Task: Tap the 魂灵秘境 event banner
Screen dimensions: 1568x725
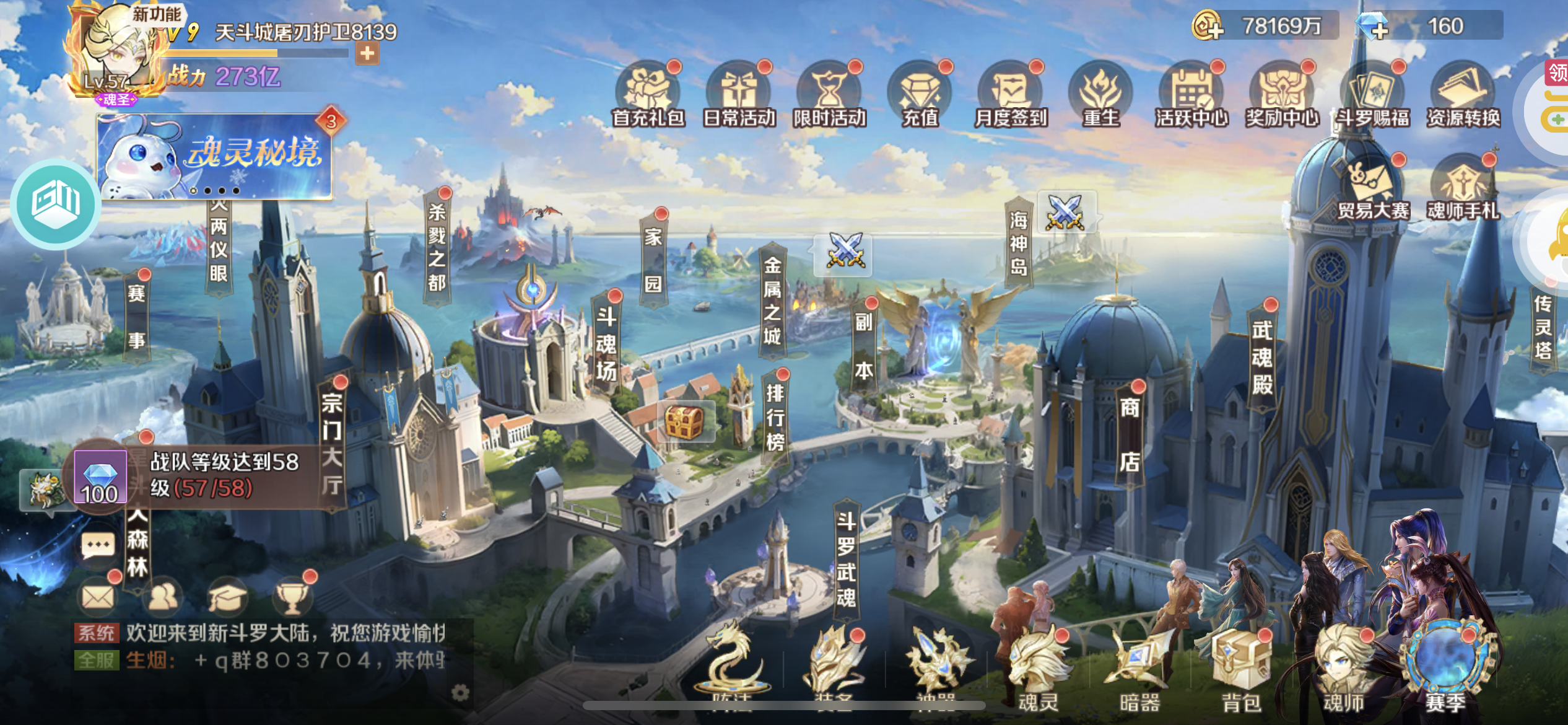Action: tap(214, 157)
